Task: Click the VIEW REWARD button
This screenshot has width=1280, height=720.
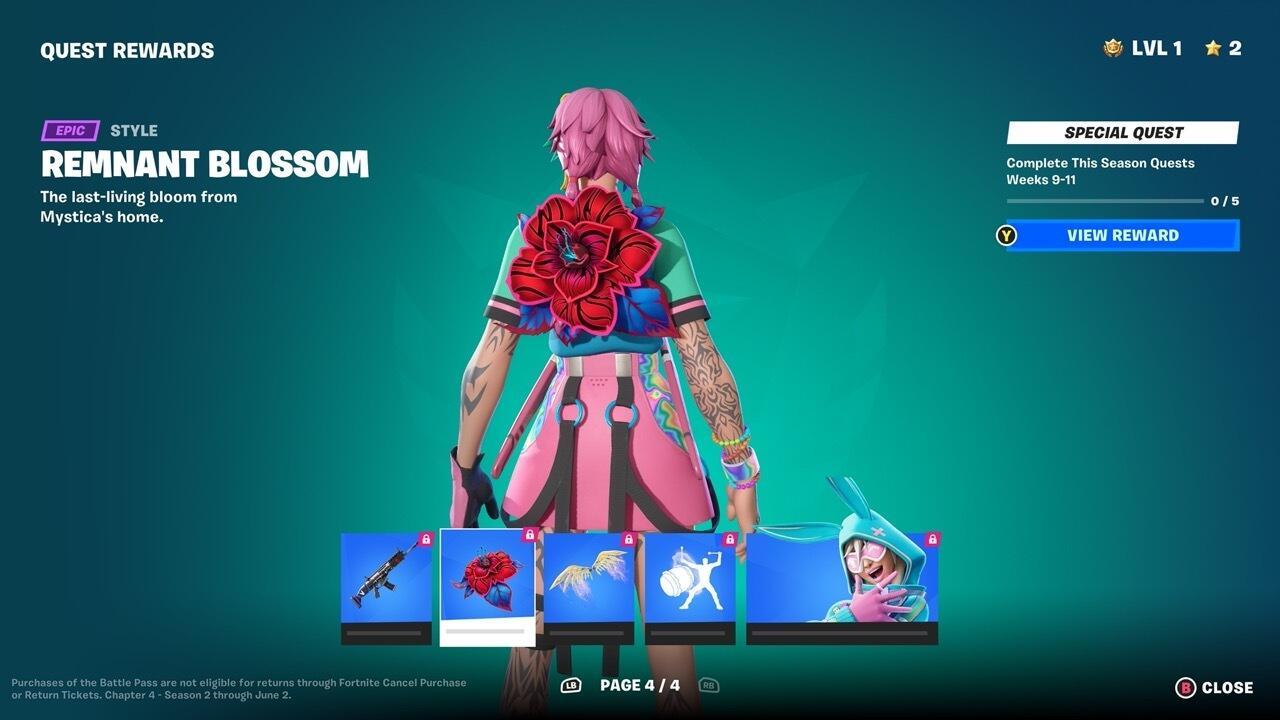Action: click(1120, 236)
